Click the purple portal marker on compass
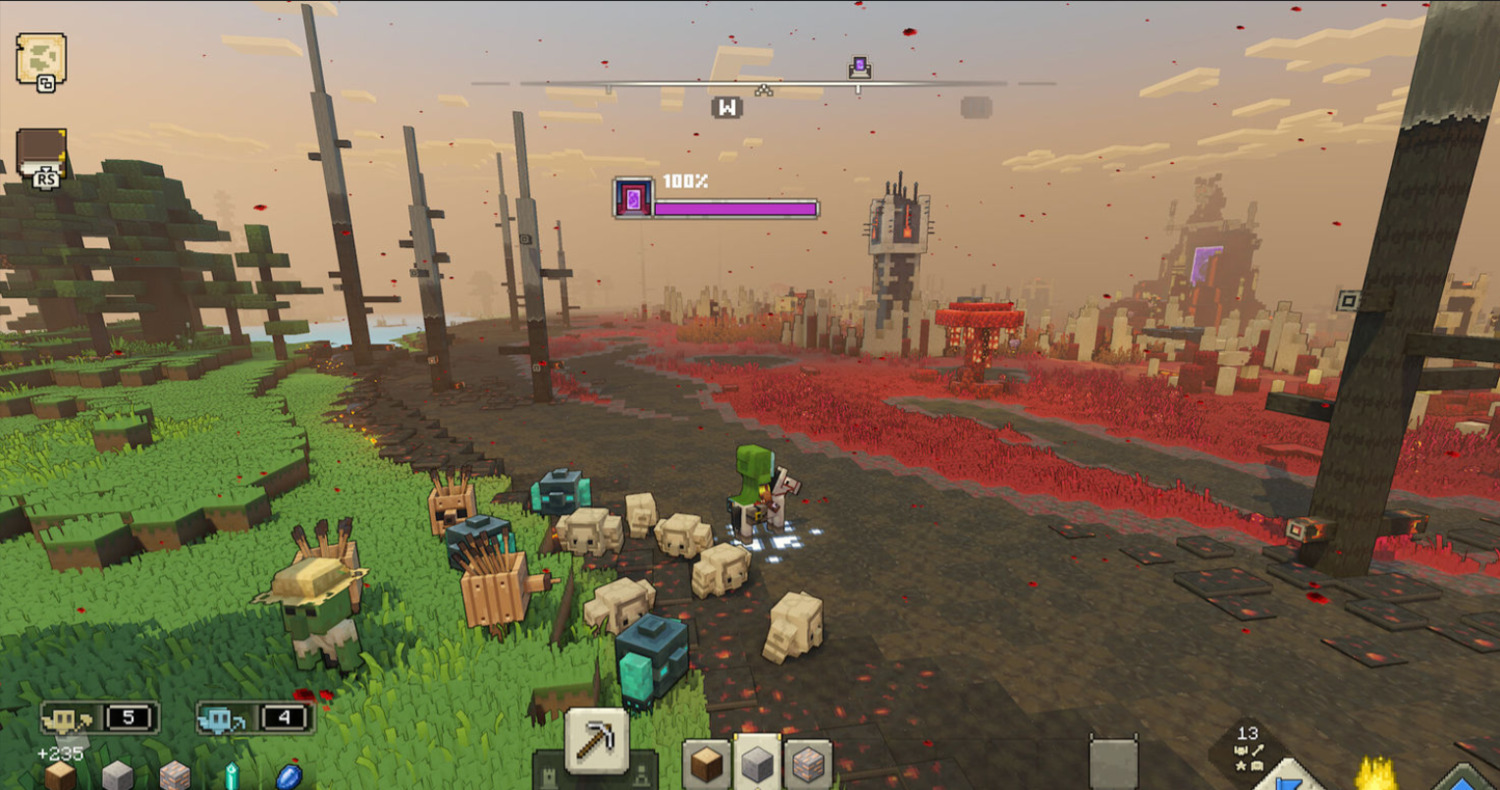Viewport: 1500px width, 790px height. point(859,68)
